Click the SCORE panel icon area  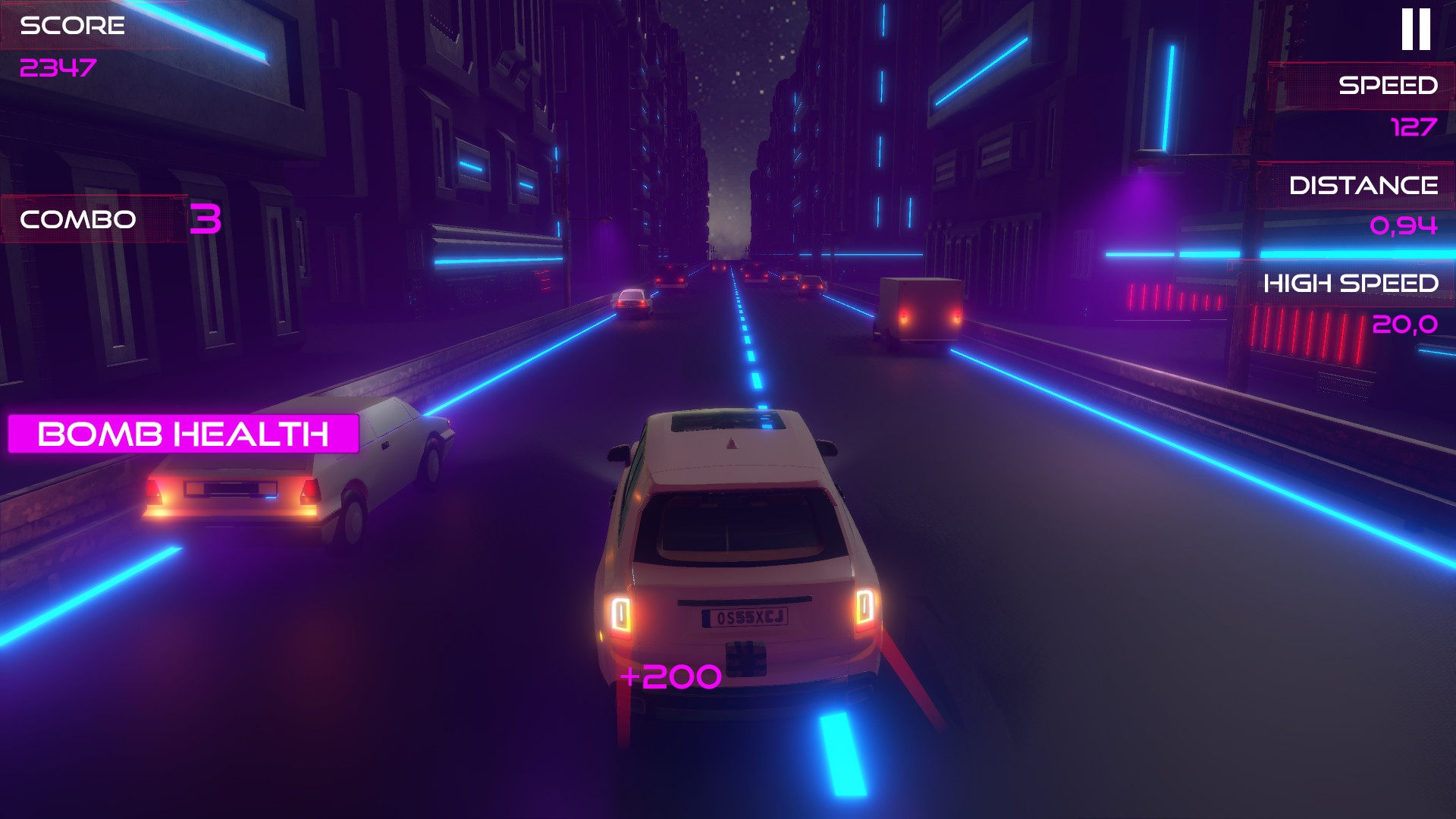coord(72,27)
